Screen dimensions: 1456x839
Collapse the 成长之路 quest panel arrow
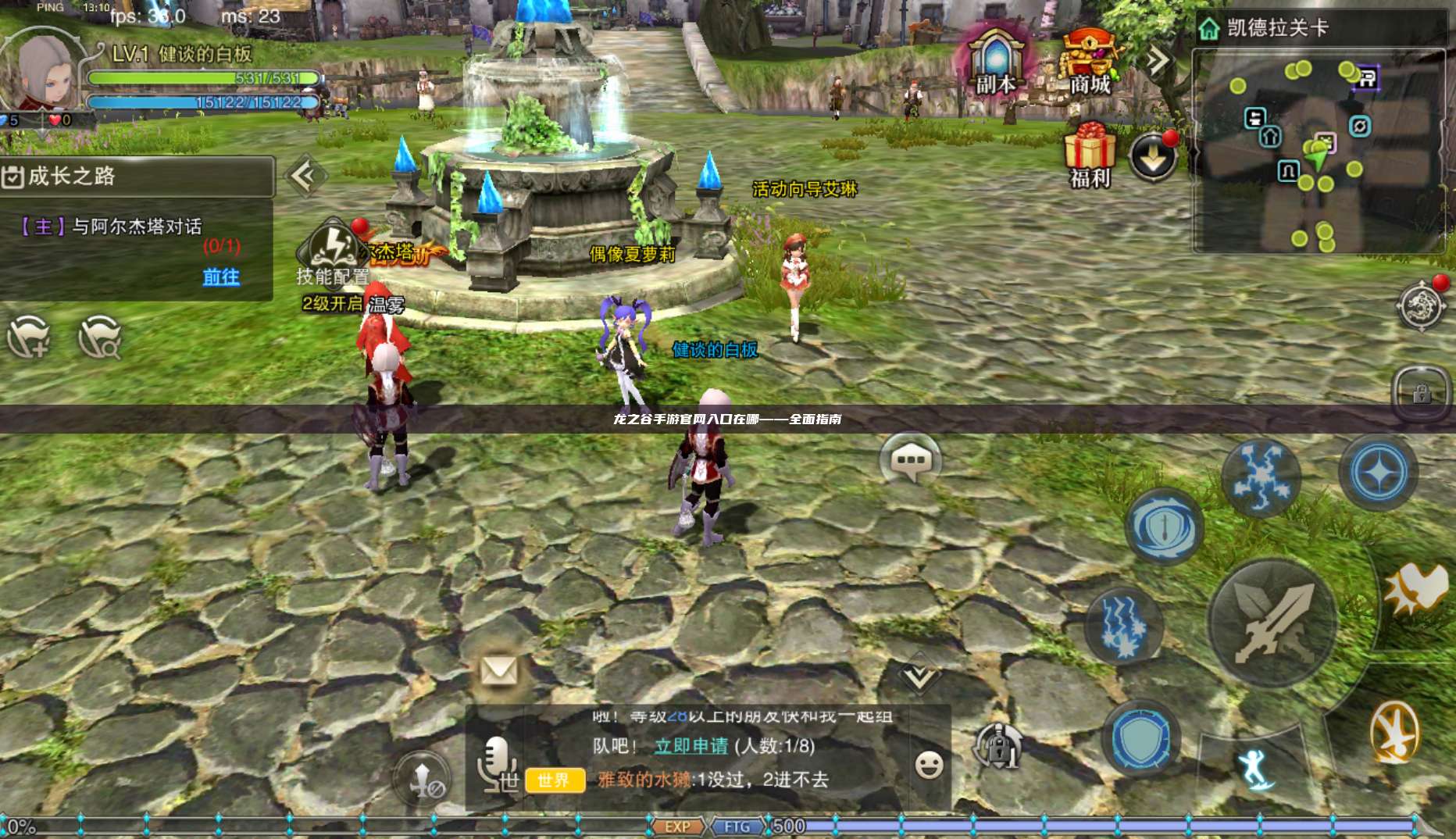point(304,177)
